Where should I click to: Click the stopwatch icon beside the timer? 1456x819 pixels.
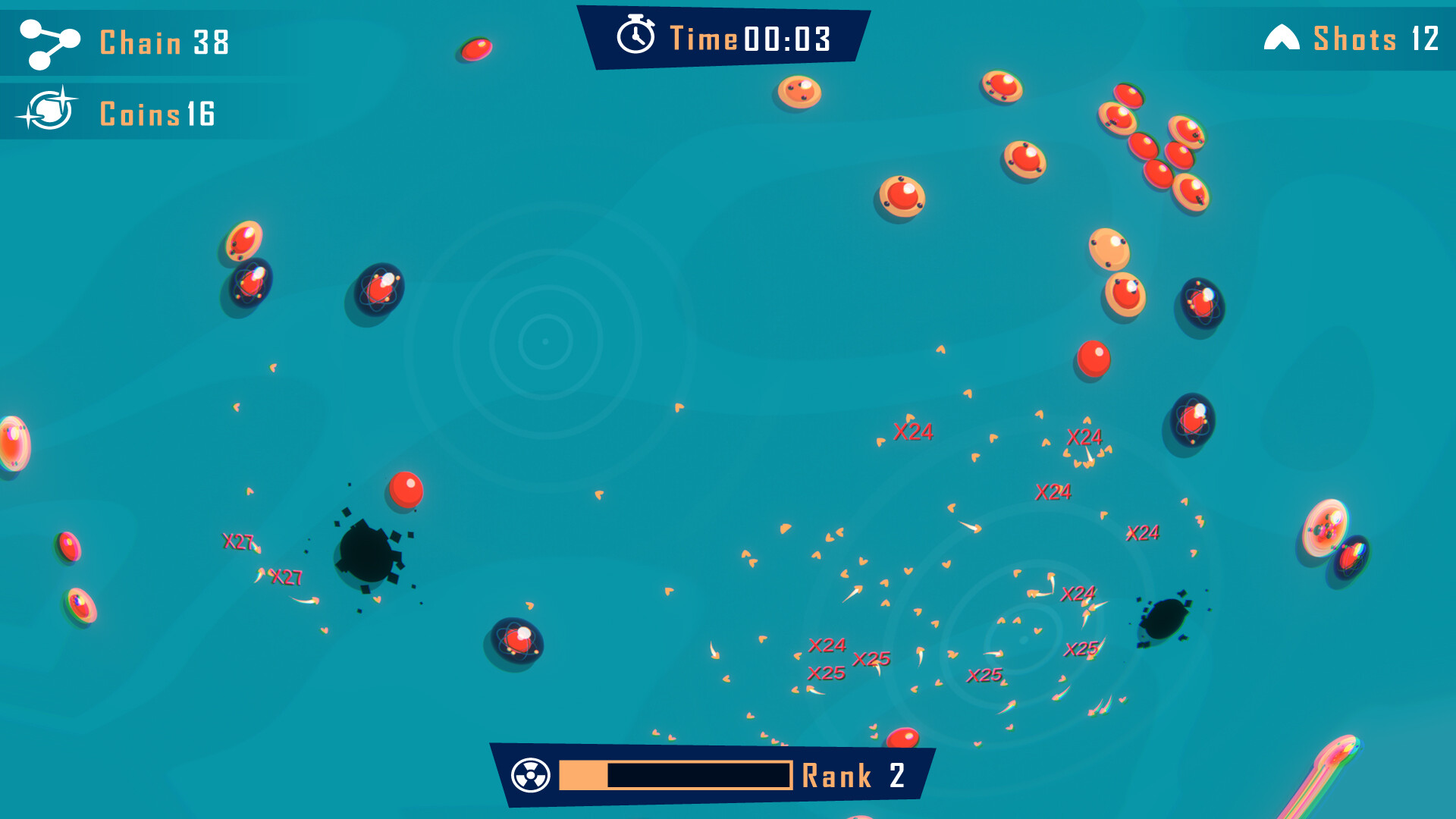pos(637,36)
